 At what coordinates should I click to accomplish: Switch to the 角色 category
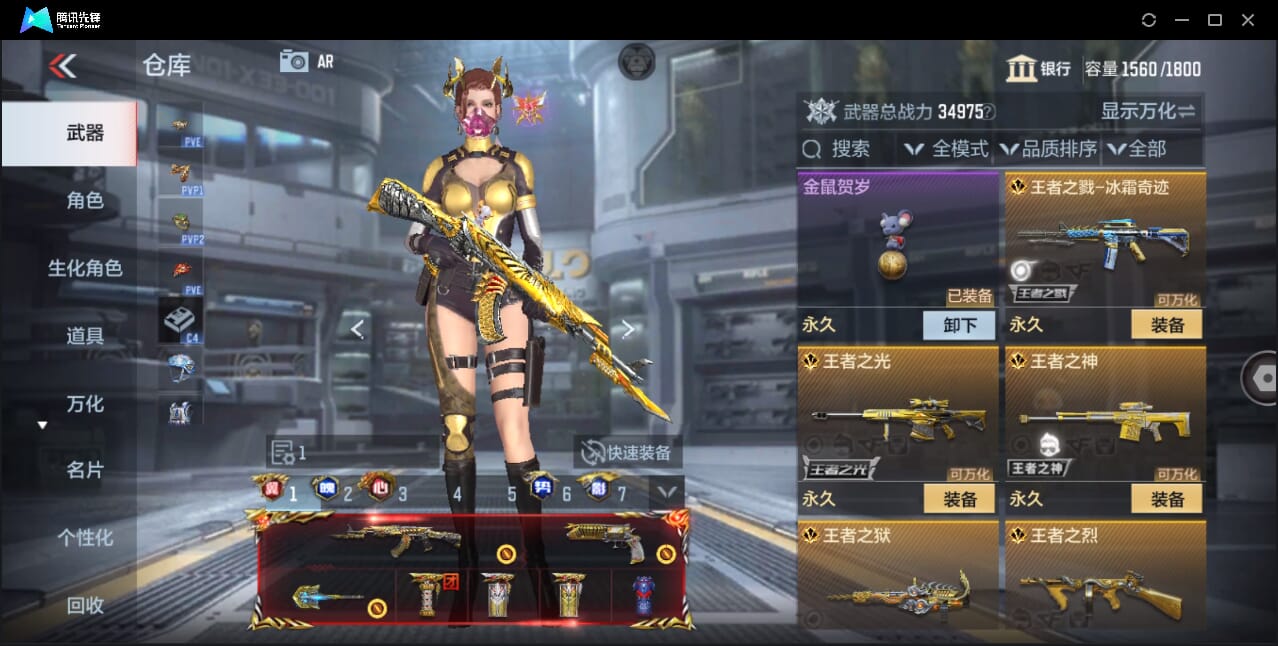coord(85,200)
